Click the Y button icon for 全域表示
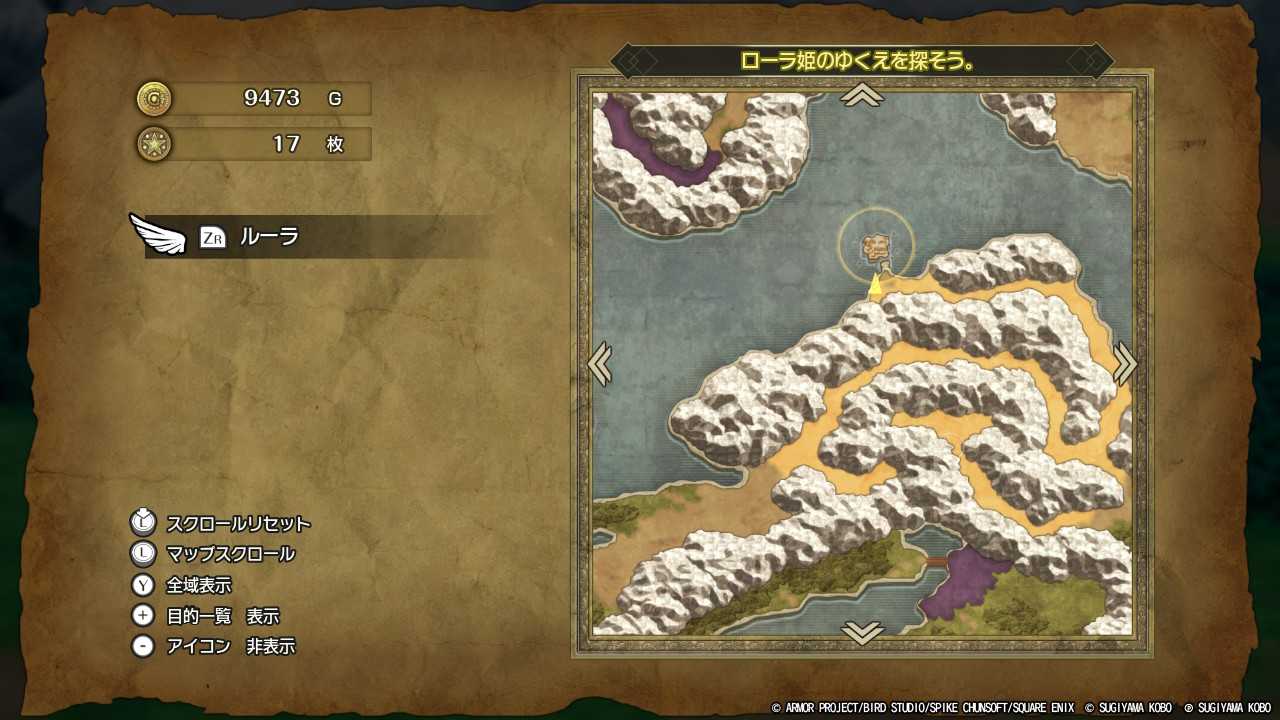1280x720 pixels. [143, 585]
